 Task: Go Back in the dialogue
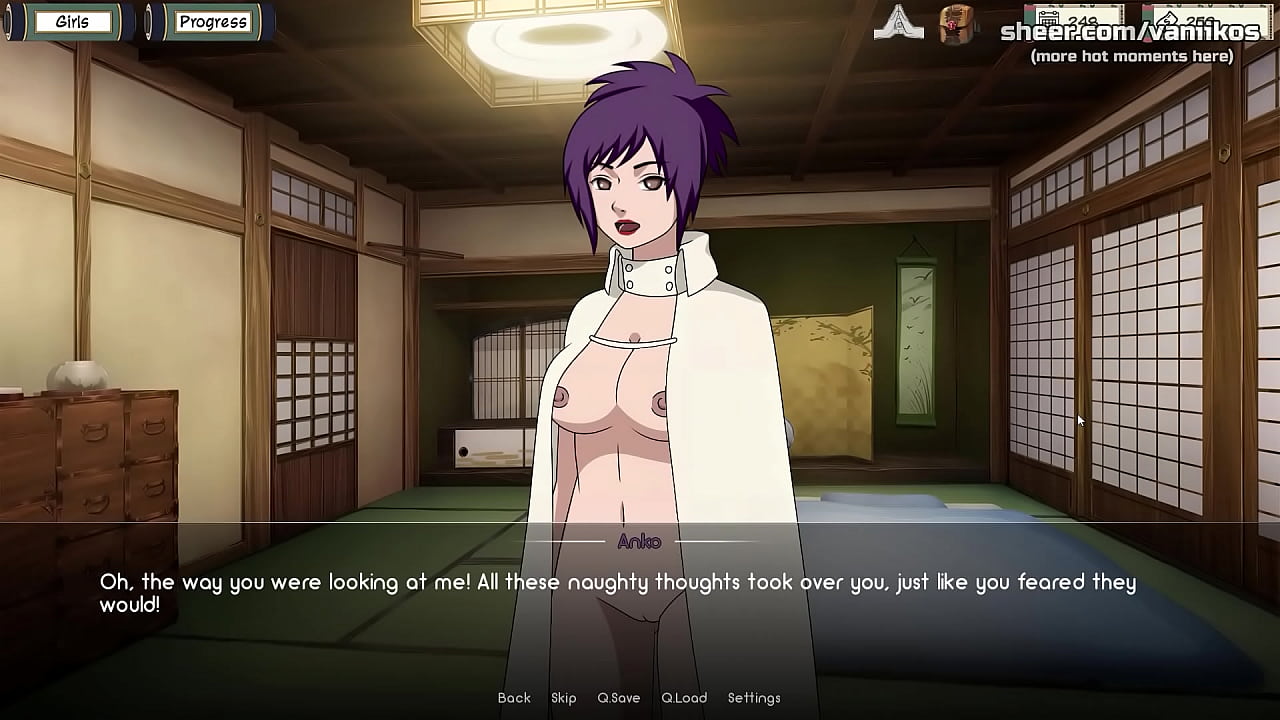coord(514,698)
